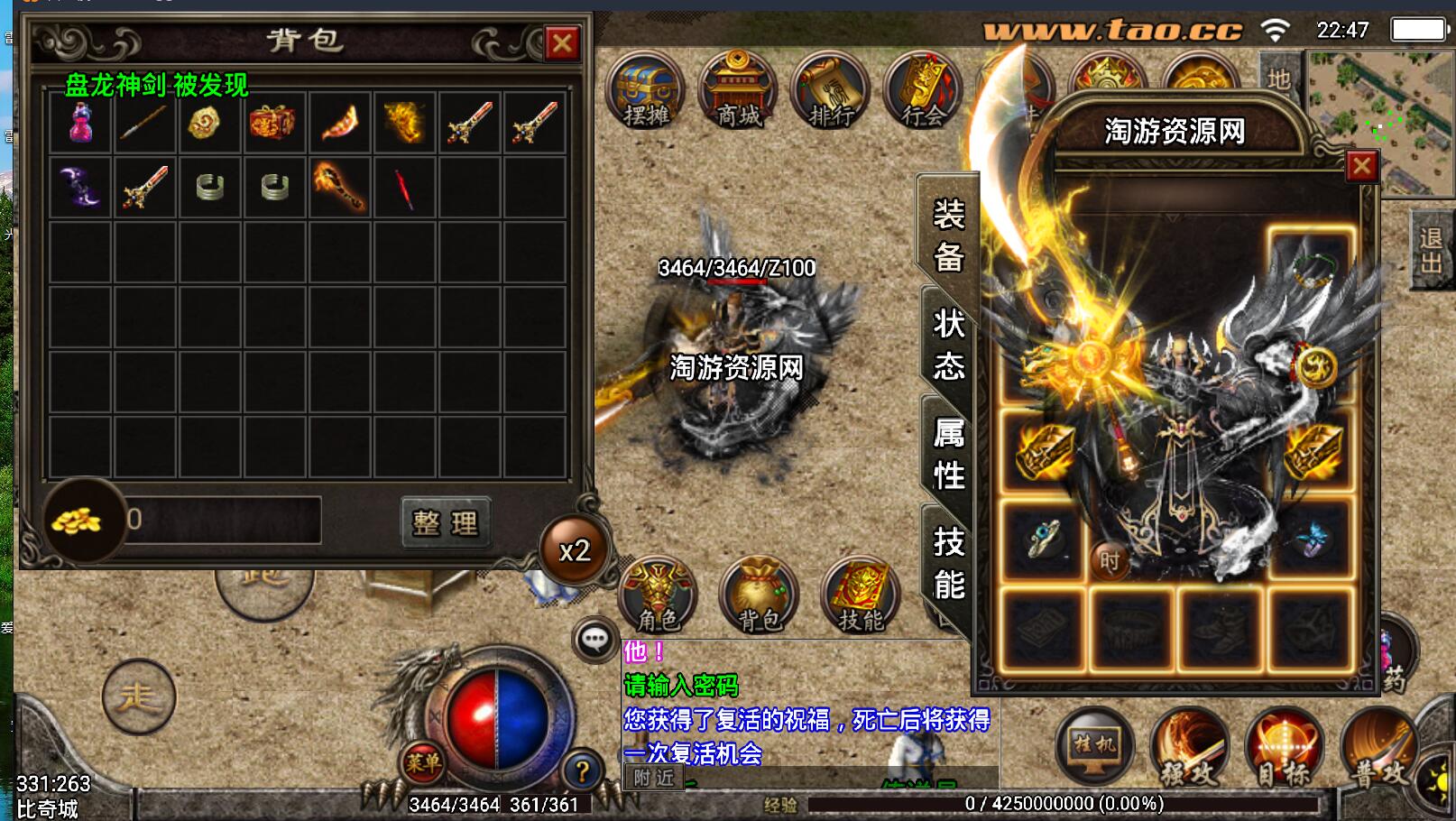
Task: Switch to the 属性 attributes tab
Action: 948,454
